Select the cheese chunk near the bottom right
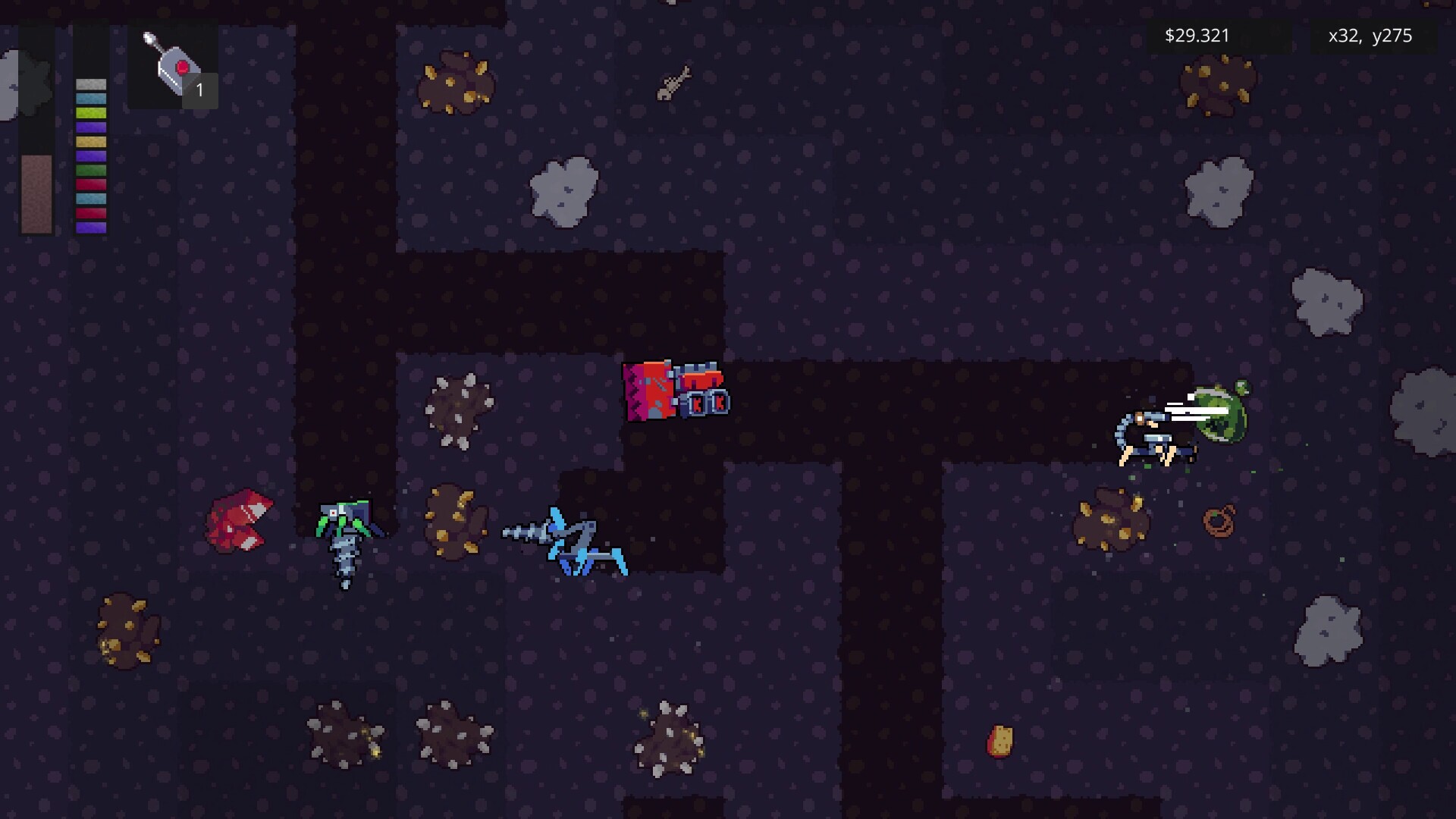 [1001, 739]
